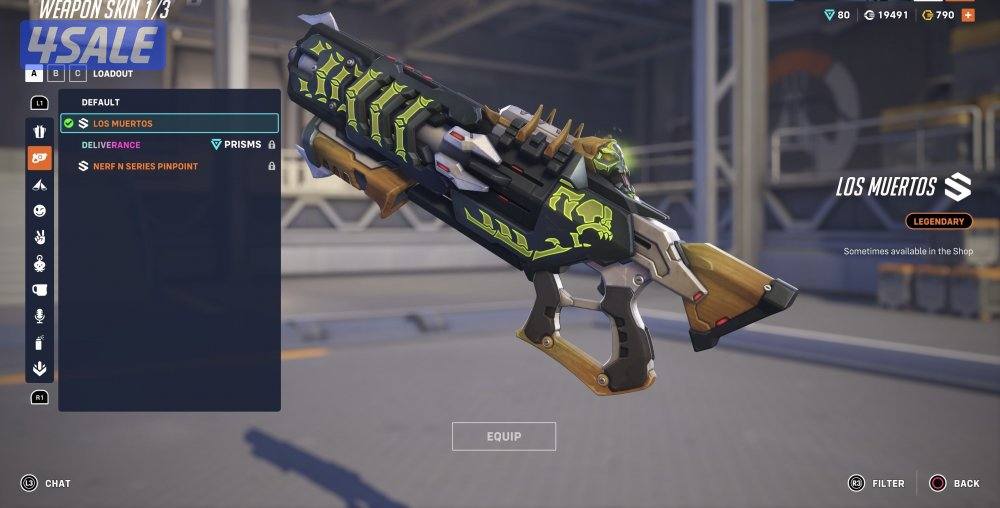Switch to loadout A
The height and width of the screenshot is (508, 1000).
coord(34,74)
